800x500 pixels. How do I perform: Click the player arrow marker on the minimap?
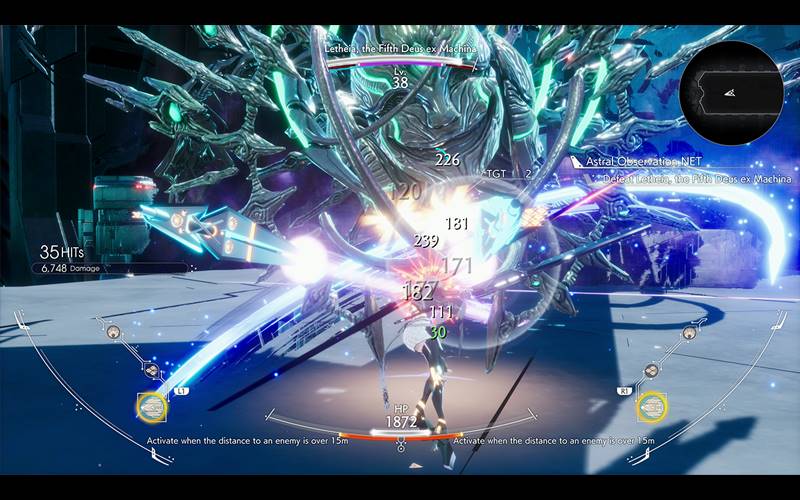pyautogui.click(x=731, y=92)
